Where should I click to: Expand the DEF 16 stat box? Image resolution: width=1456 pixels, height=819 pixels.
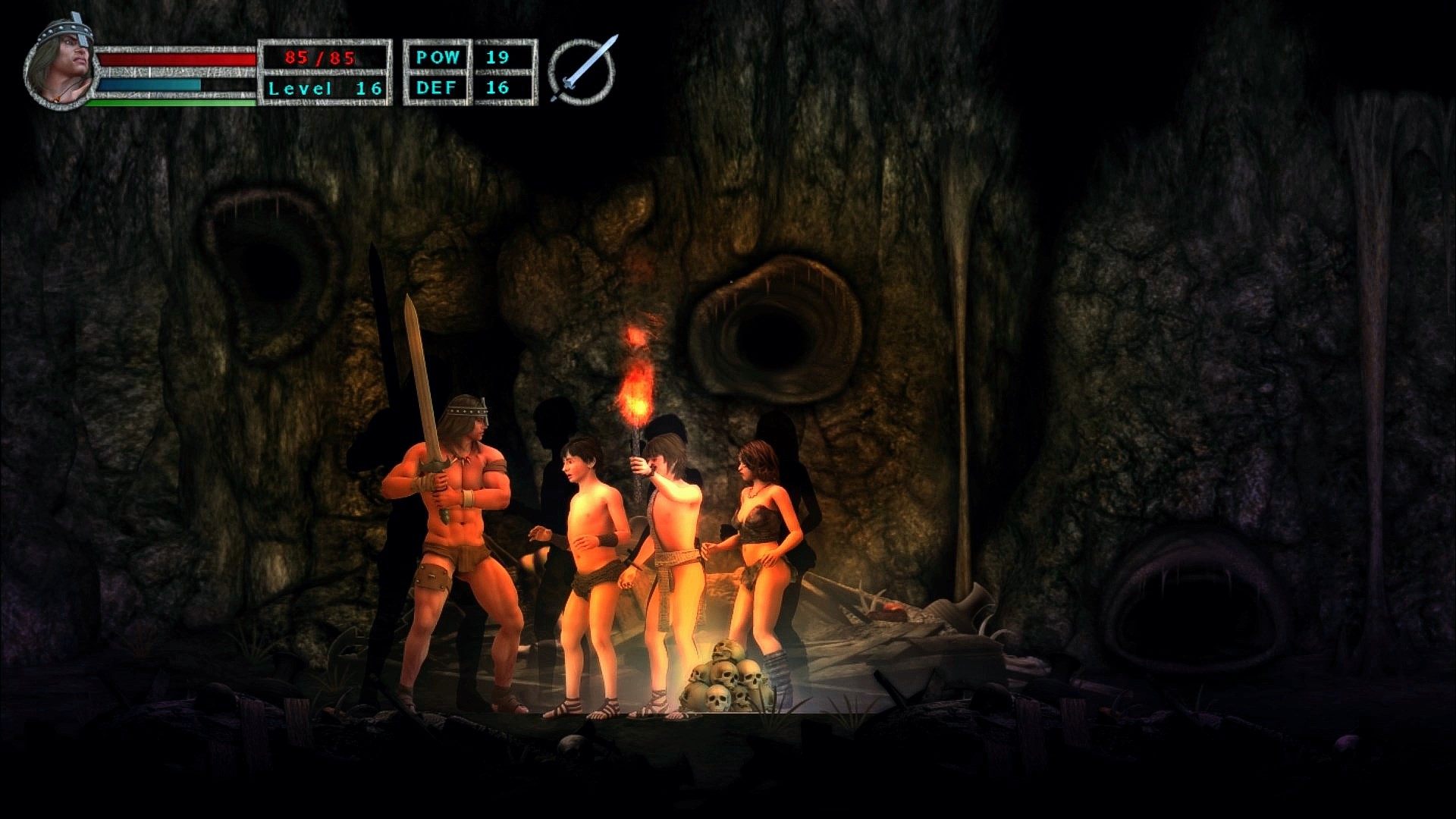coord(466,87)
